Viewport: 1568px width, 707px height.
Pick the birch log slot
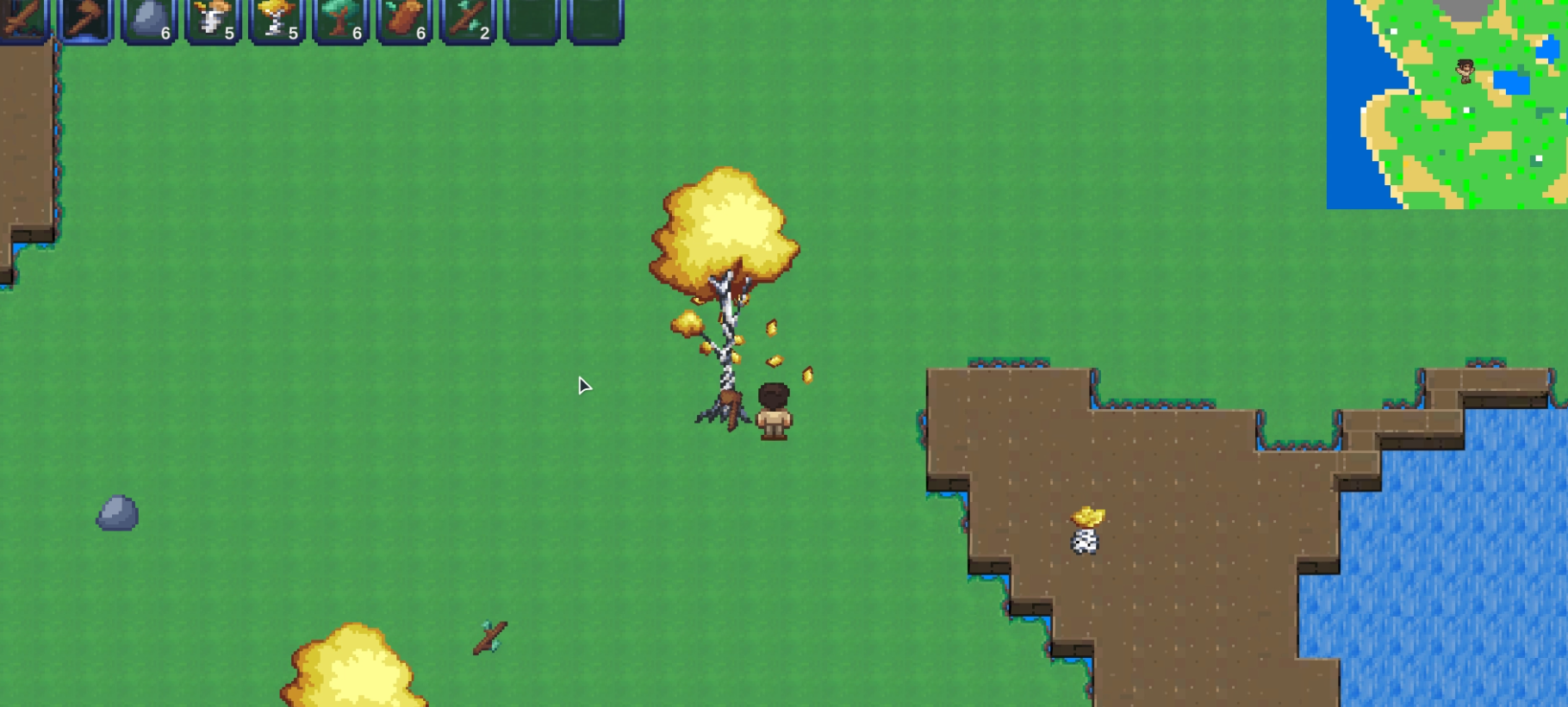tap(214, 19)
